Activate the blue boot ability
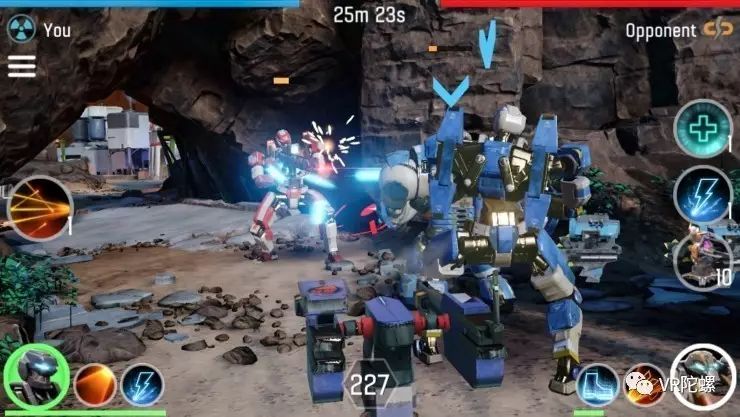 pyautogui.click(x=598, y=385)
